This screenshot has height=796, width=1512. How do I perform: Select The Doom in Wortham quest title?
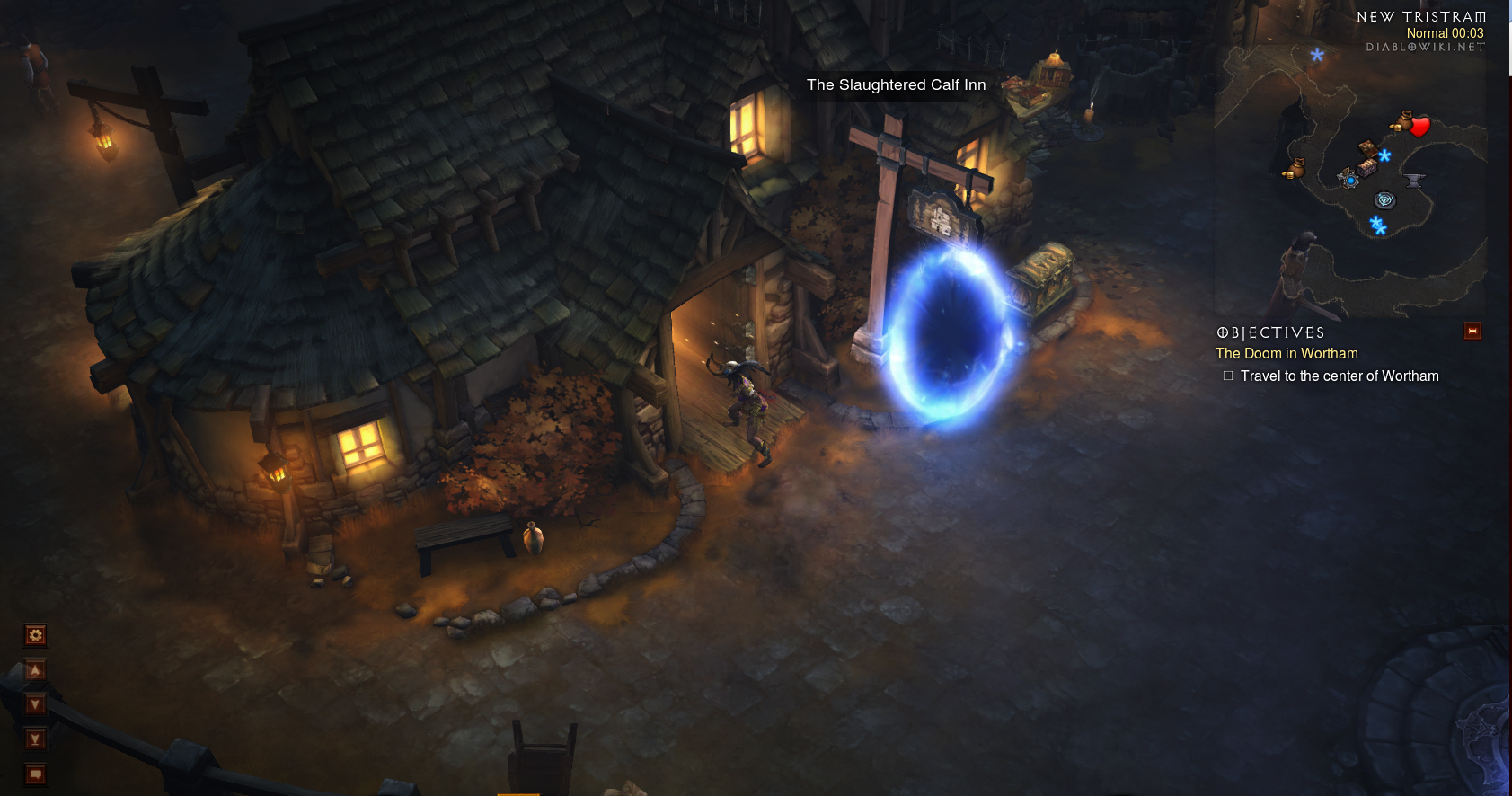point(1287,354)
